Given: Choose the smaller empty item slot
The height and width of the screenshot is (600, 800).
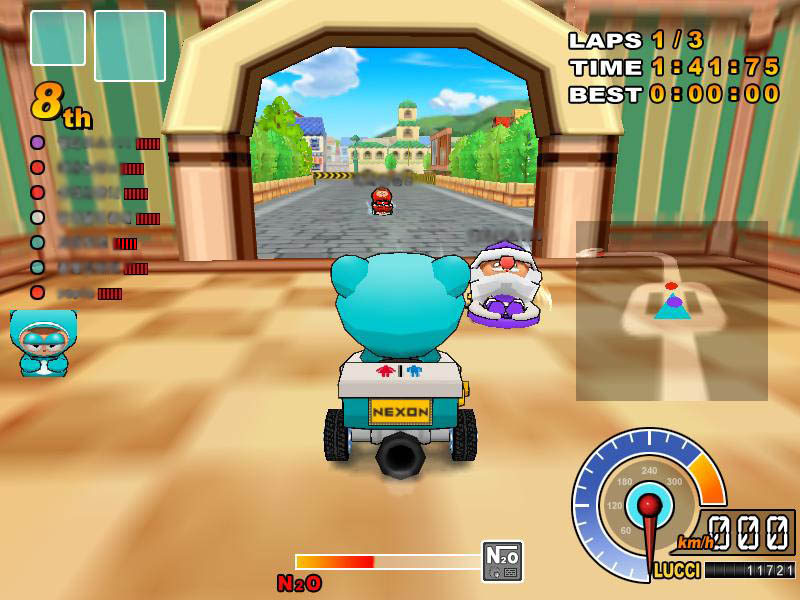Looking at the screenshot, I should tap(58, 38).
